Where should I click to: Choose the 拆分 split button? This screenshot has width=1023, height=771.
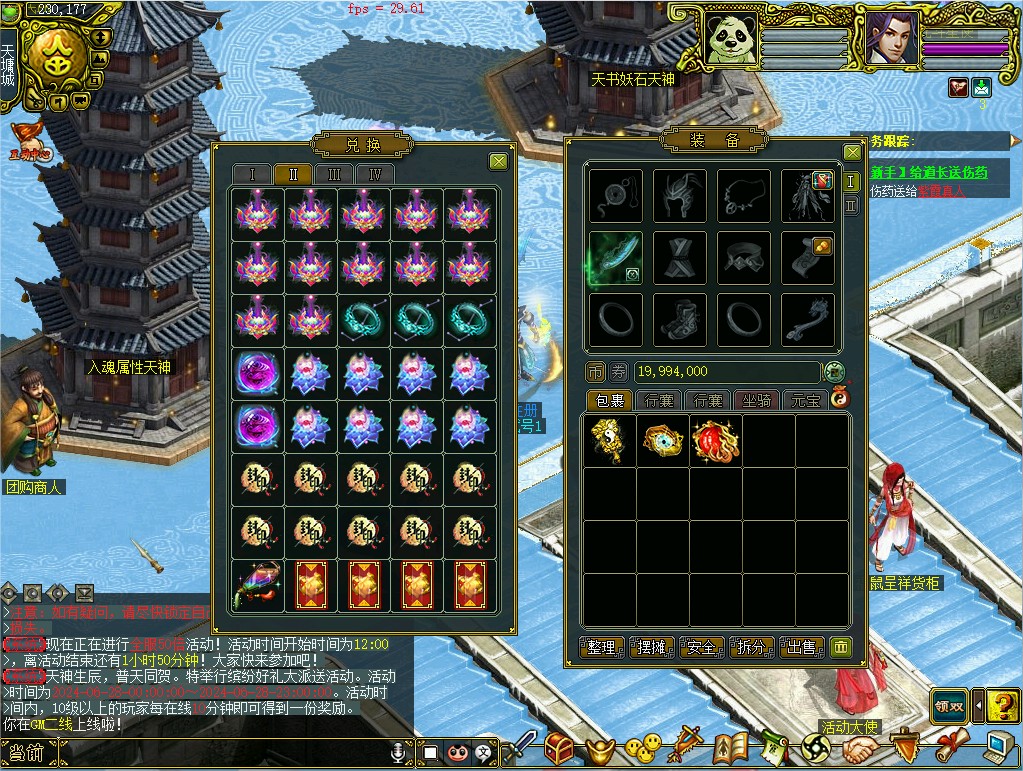[x=752, y=647]
